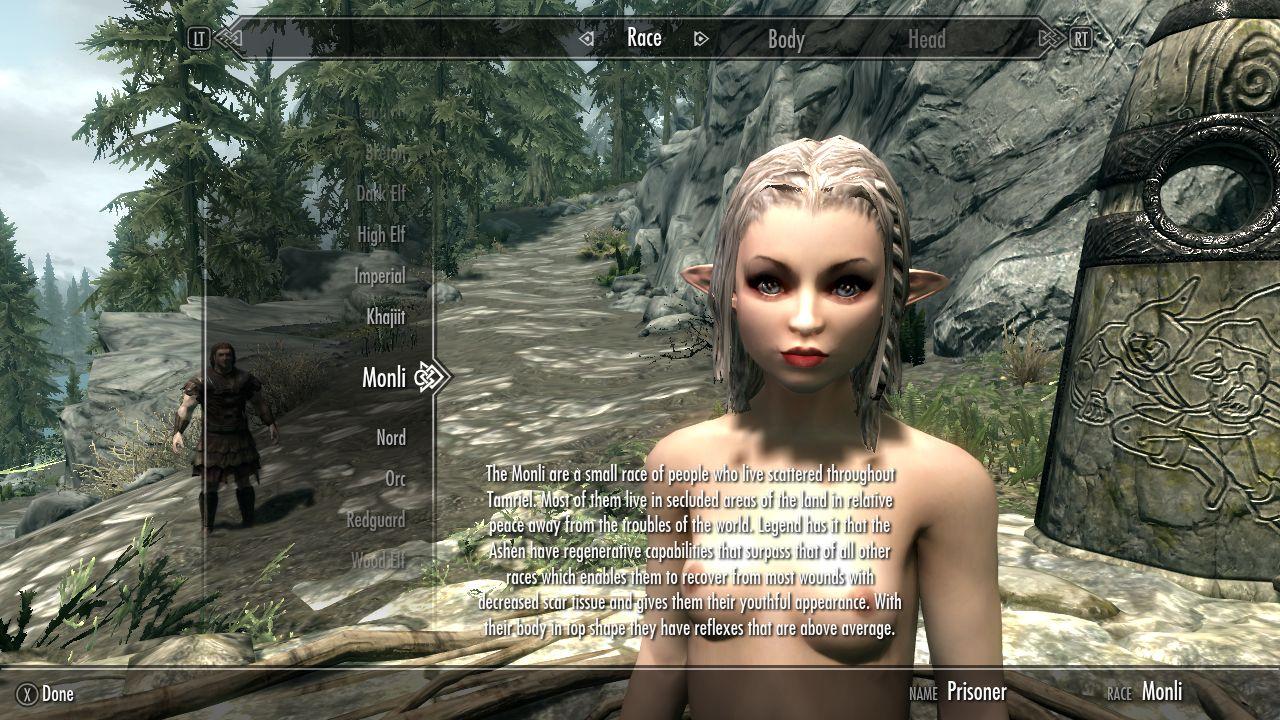This screenshot has width=1280, height=720.
Task: Choose the Orc race option
Action: point(396,479)
